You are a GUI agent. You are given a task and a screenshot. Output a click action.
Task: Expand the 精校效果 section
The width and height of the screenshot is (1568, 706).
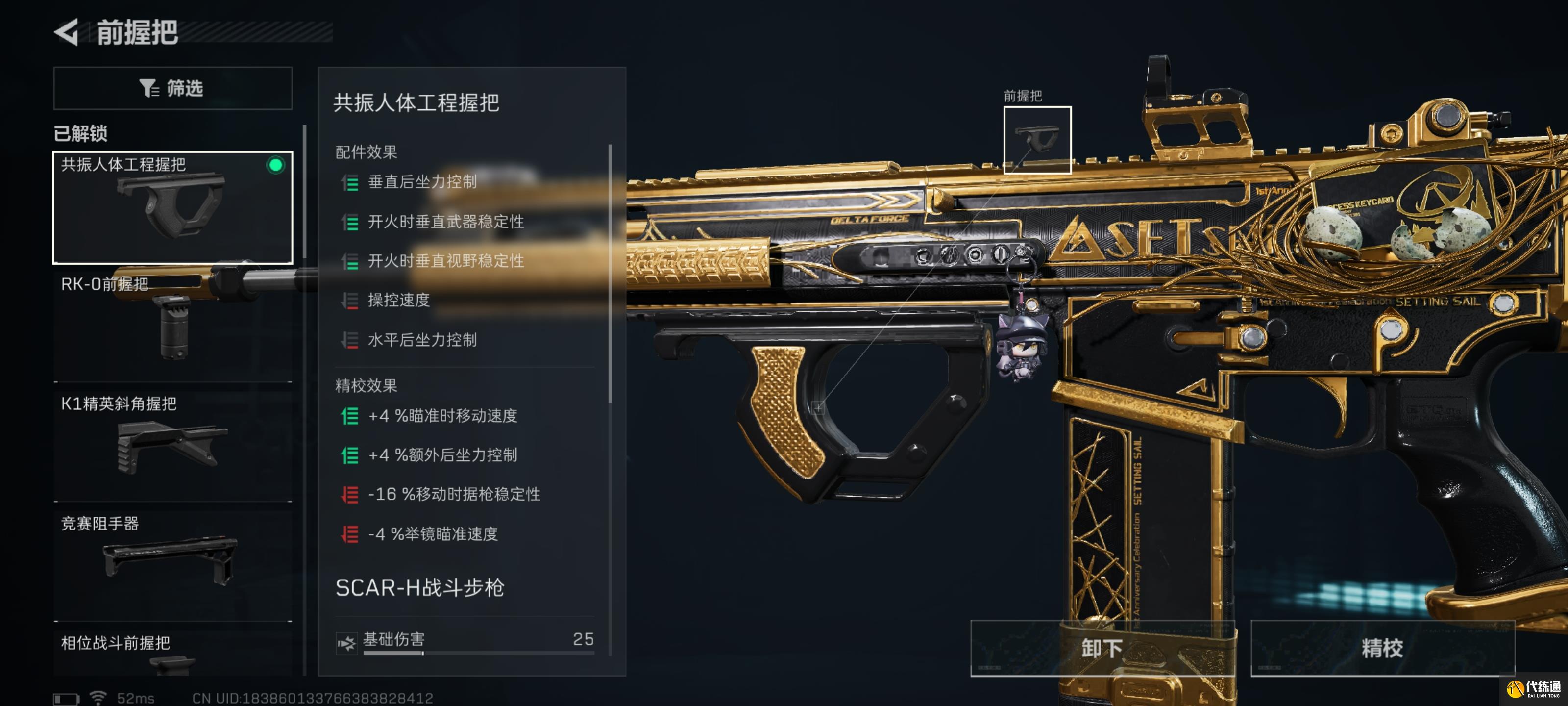(364, 385)
